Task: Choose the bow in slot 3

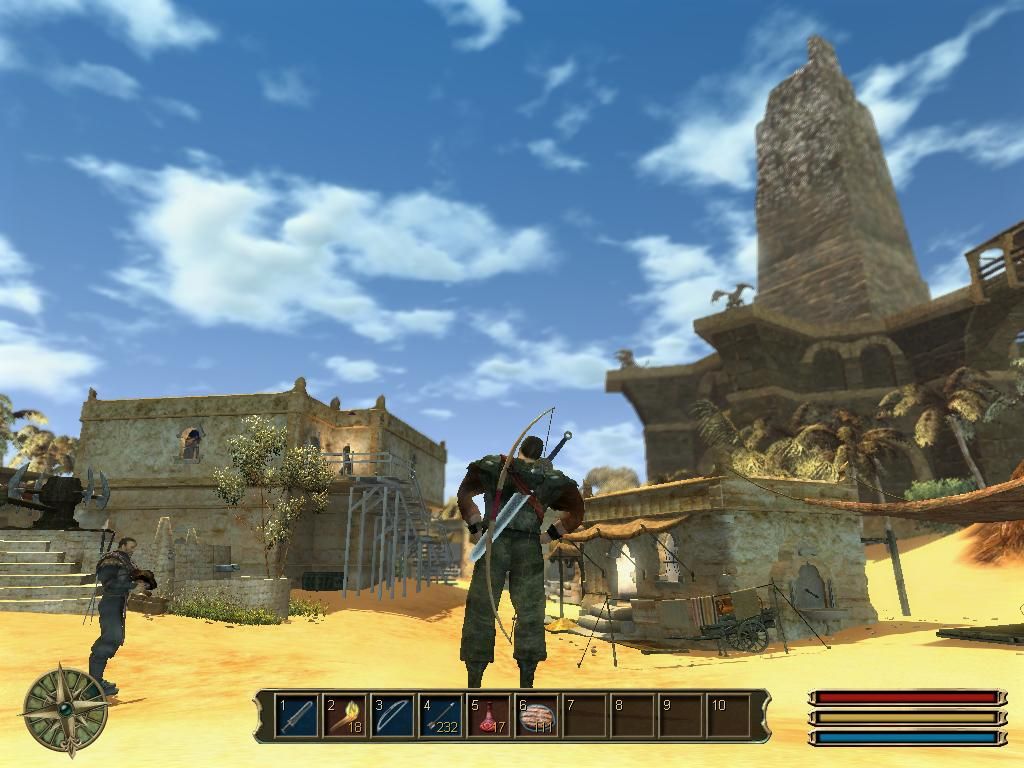Action: tap(393, 716)
